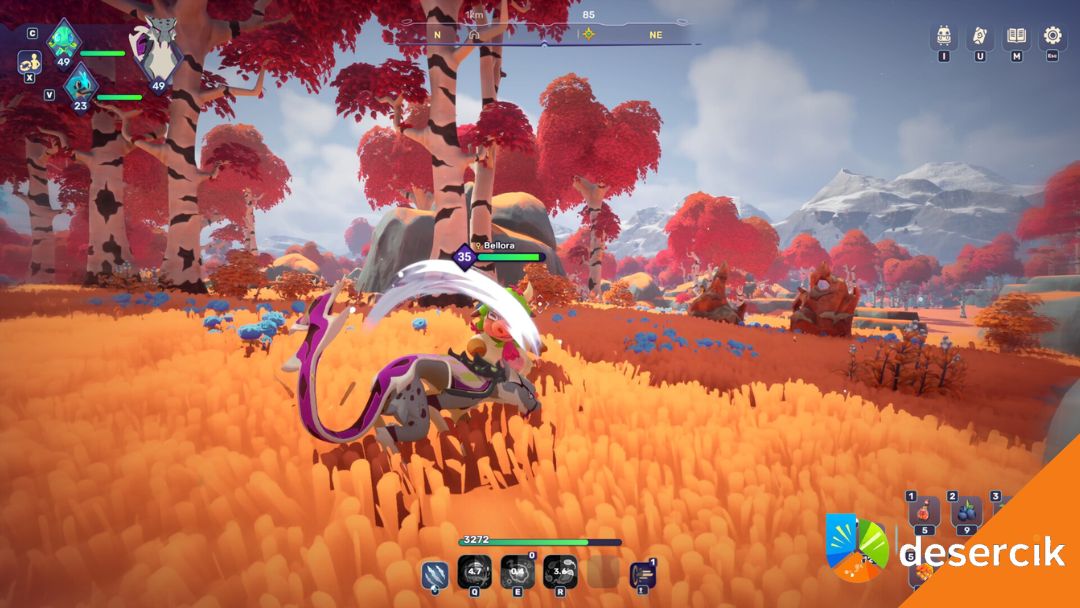Click the compass bar at top
The width and height of the screenshot is (1080, 608).
pos(545,33)
